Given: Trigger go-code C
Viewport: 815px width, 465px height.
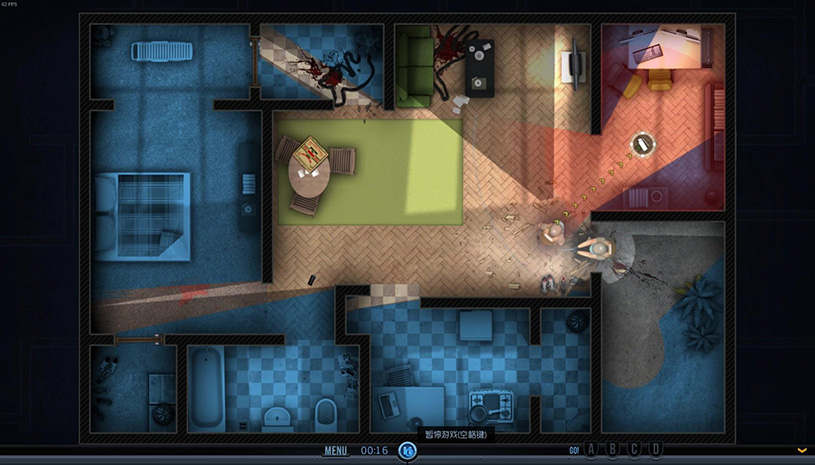Looking at the screenshot, I should 635,450.
